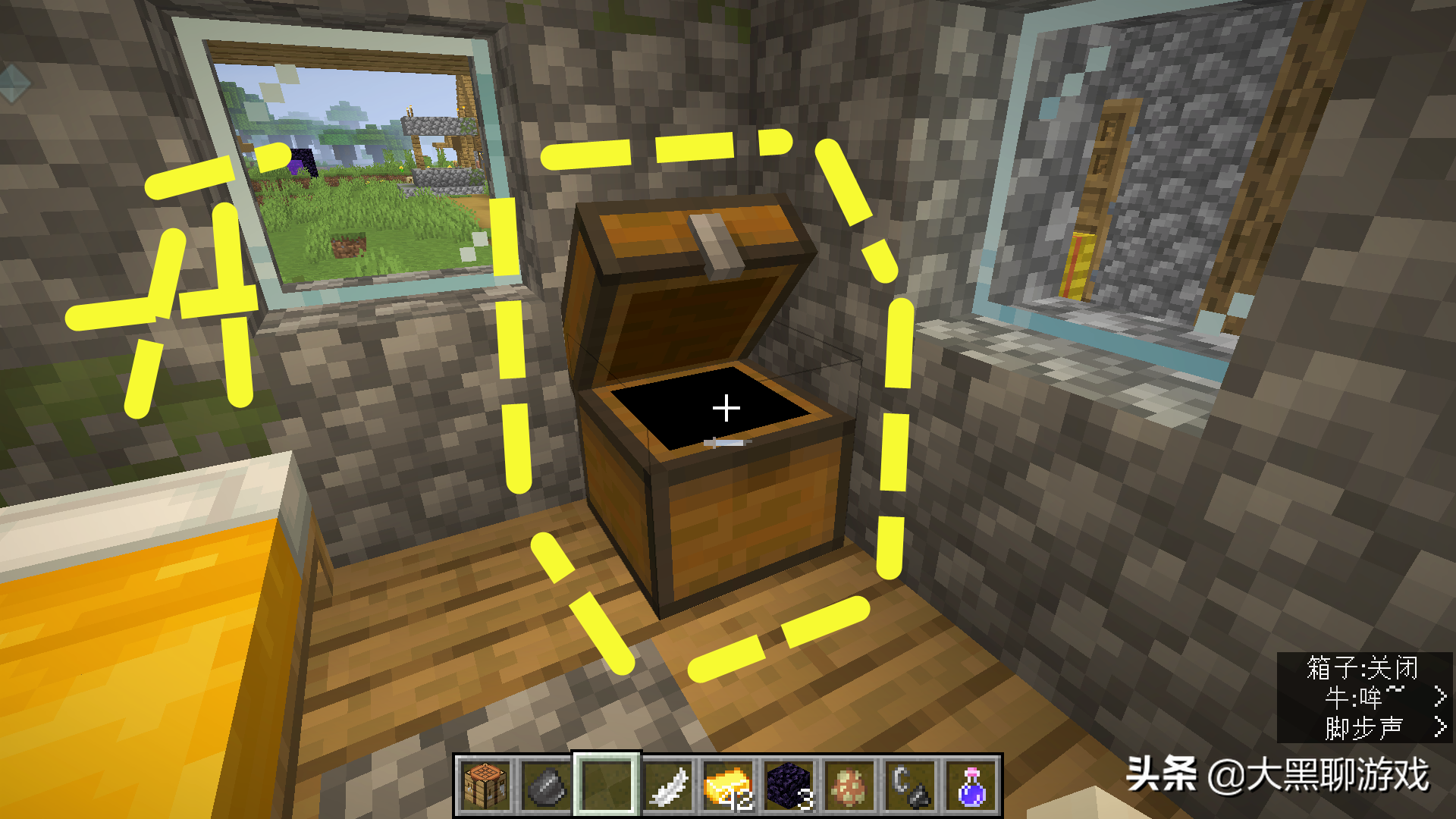Pick the gold ingot stack slot

pyautogui.click(x=728, y=786)
